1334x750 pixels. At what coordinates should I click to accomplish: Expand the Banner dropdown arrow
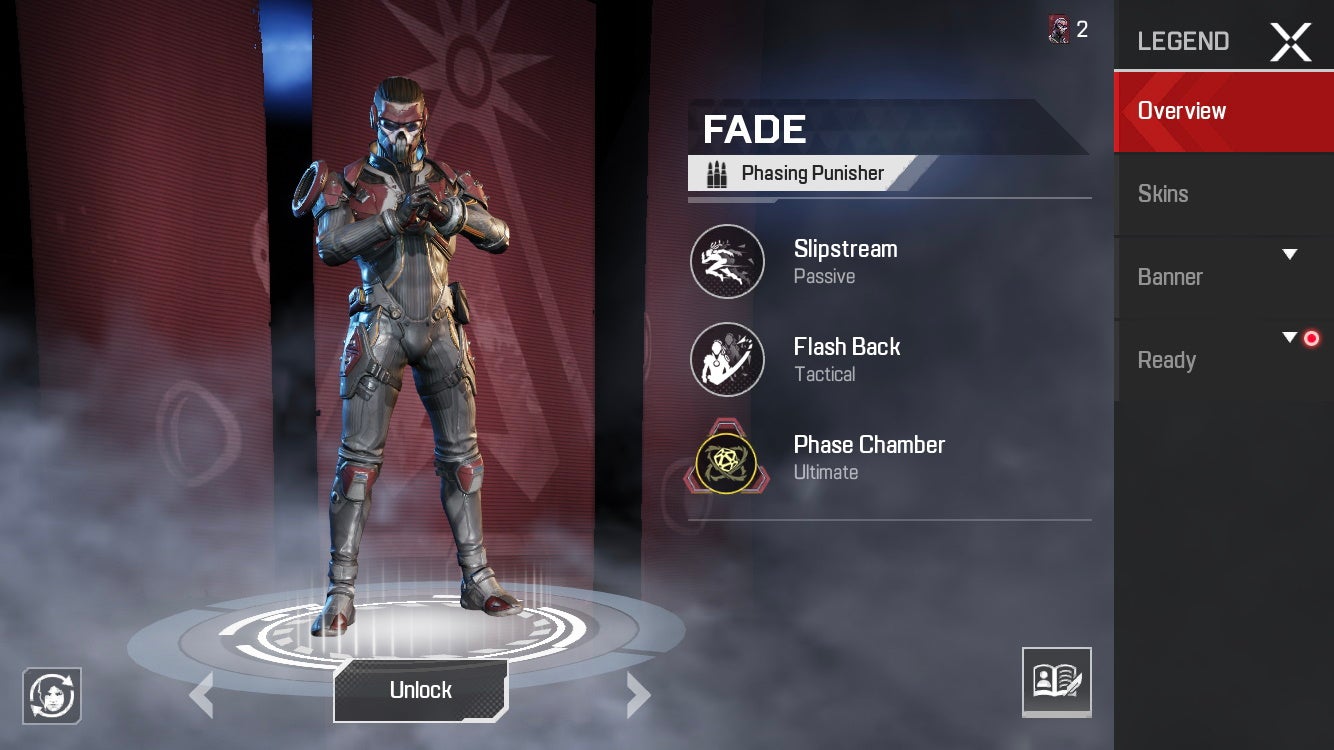[1290, 253]
